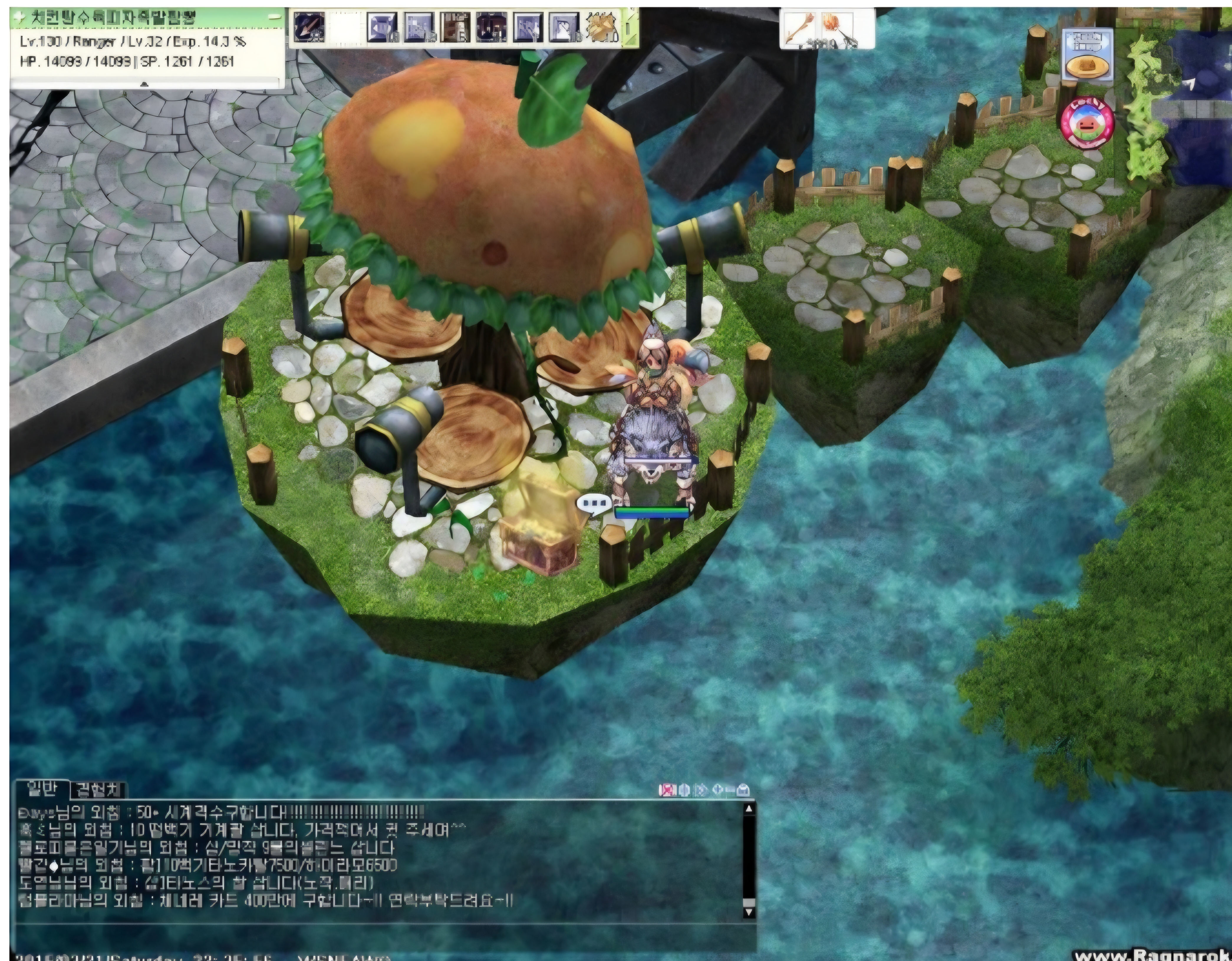Click the red chat option icon
1232x961 pixels.
click(x=667, y=789)
